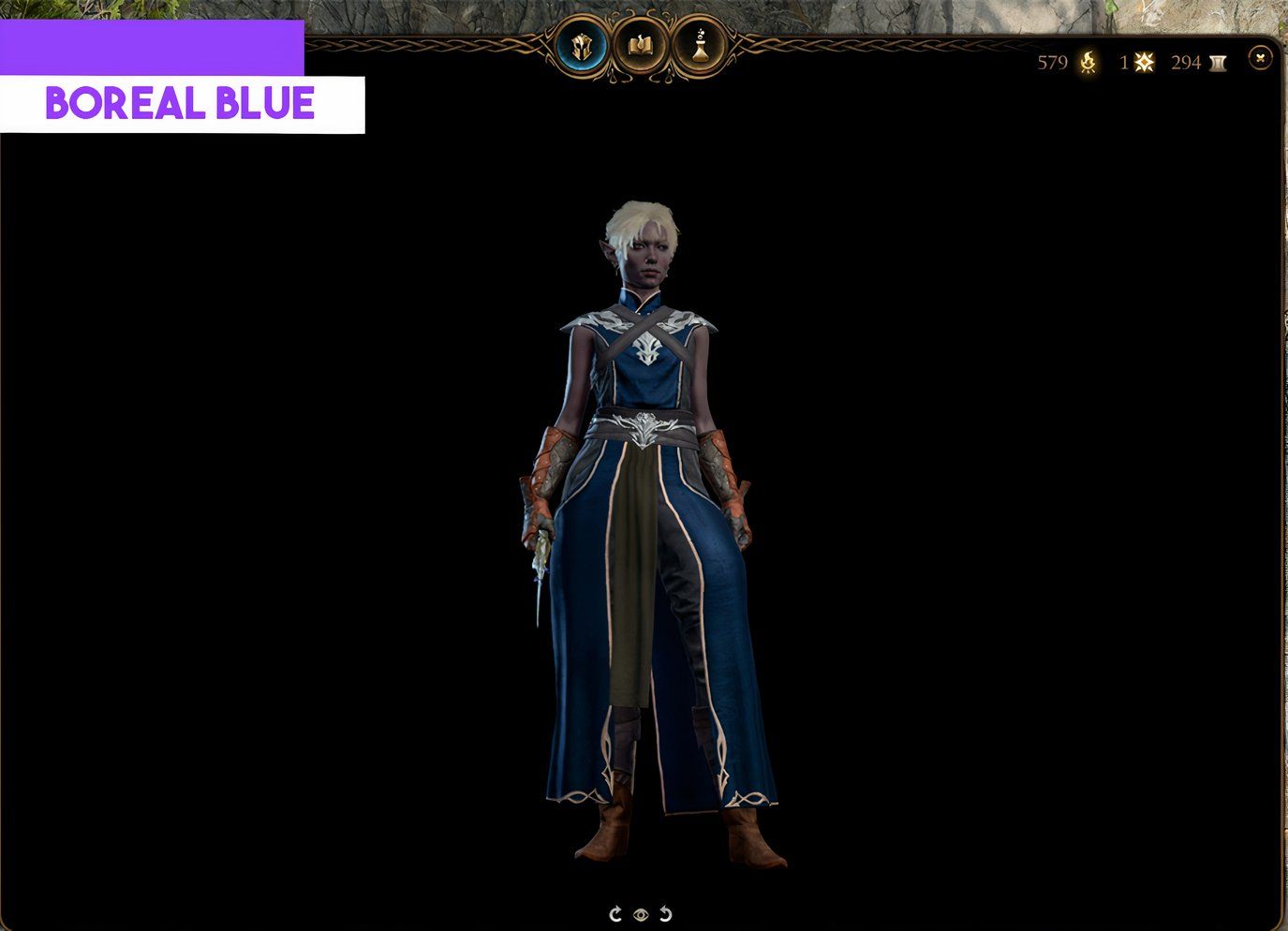The height and width of the screenshot is (931, 1288).
Task: Click the 294 resource counter
Action: (1186, 64)
